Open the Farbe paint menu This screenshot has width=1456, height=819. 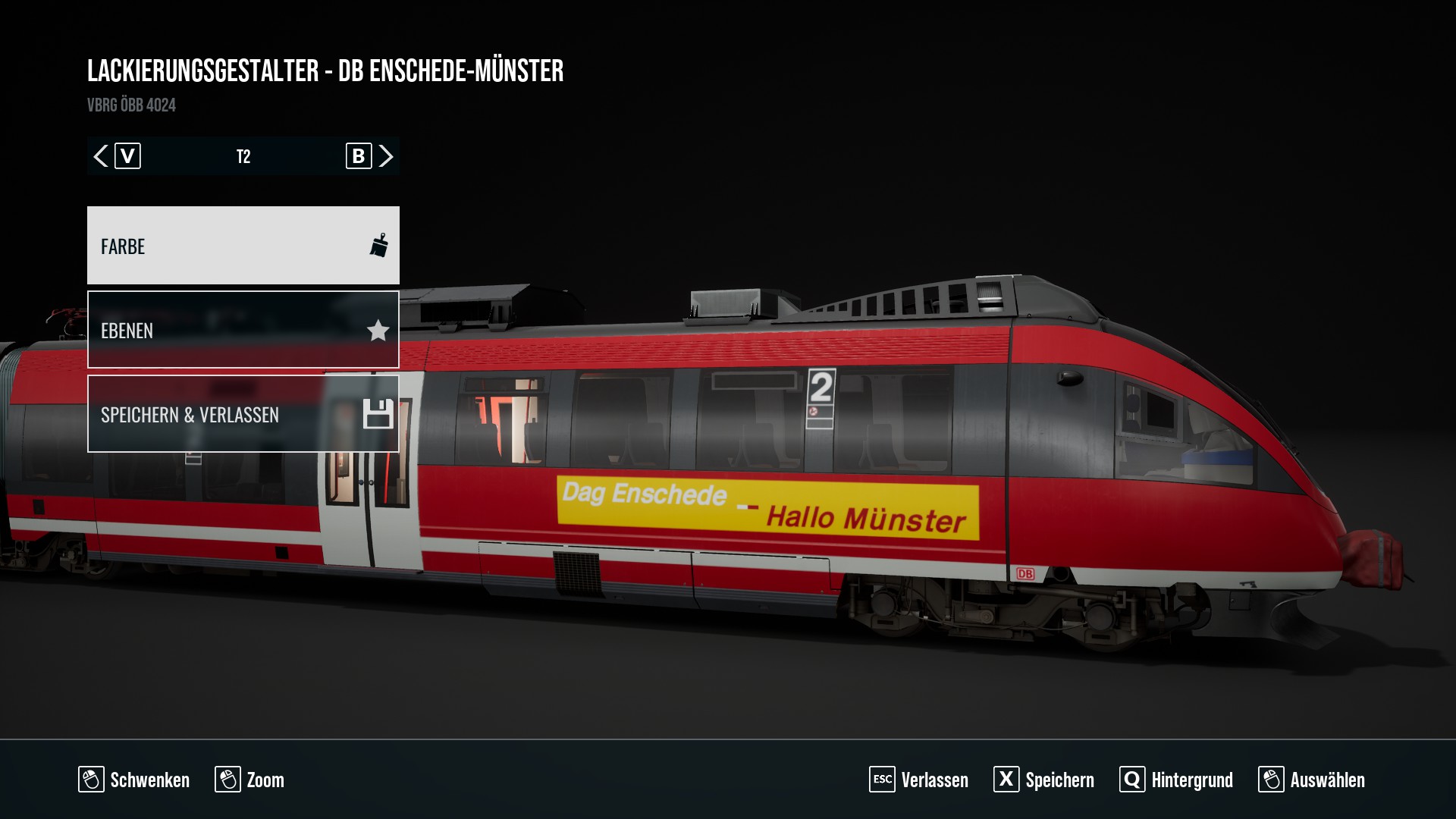coord(243,246)
